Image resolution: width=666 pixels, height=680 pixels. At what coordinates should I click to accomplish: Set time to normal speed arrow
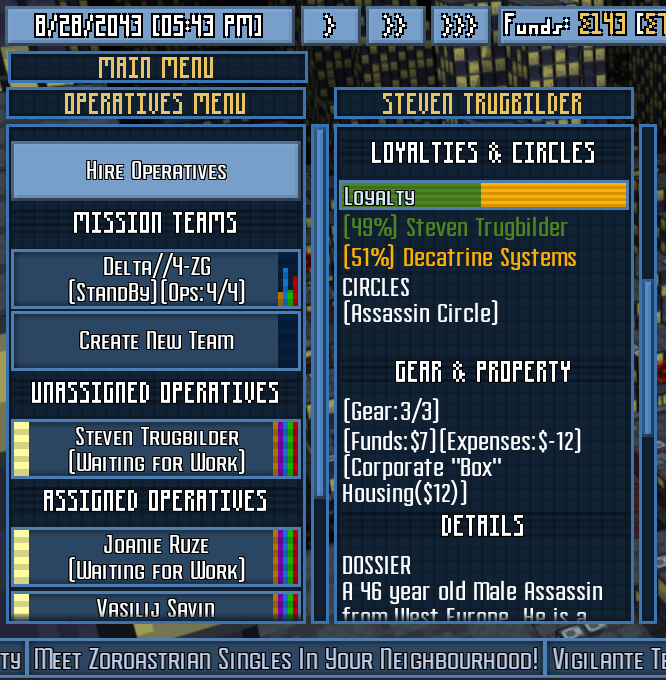tap(329, 26)
